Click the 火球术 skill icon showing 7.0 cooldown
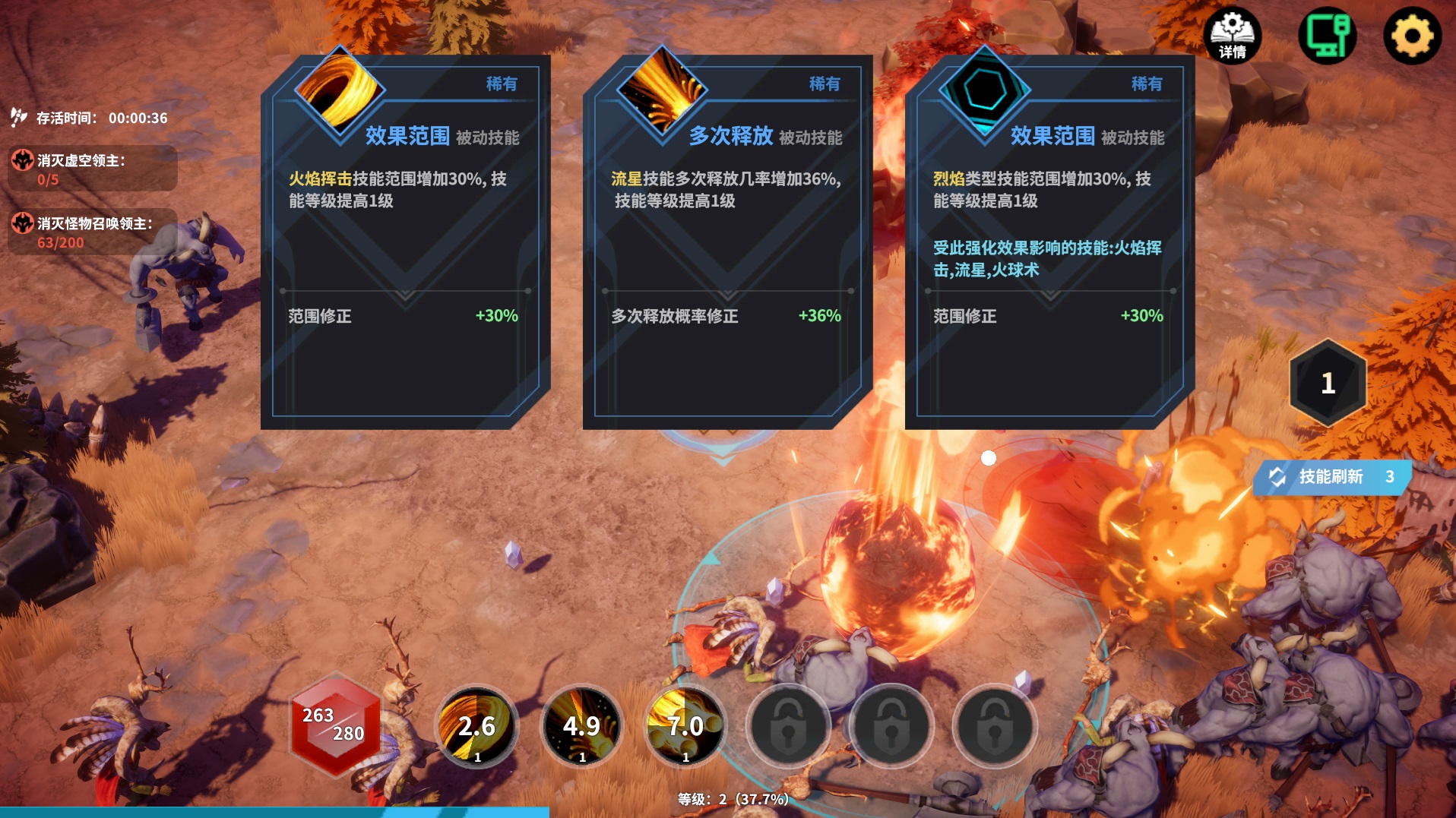Screen dimensions: 1456x818 tap(685, 726)
